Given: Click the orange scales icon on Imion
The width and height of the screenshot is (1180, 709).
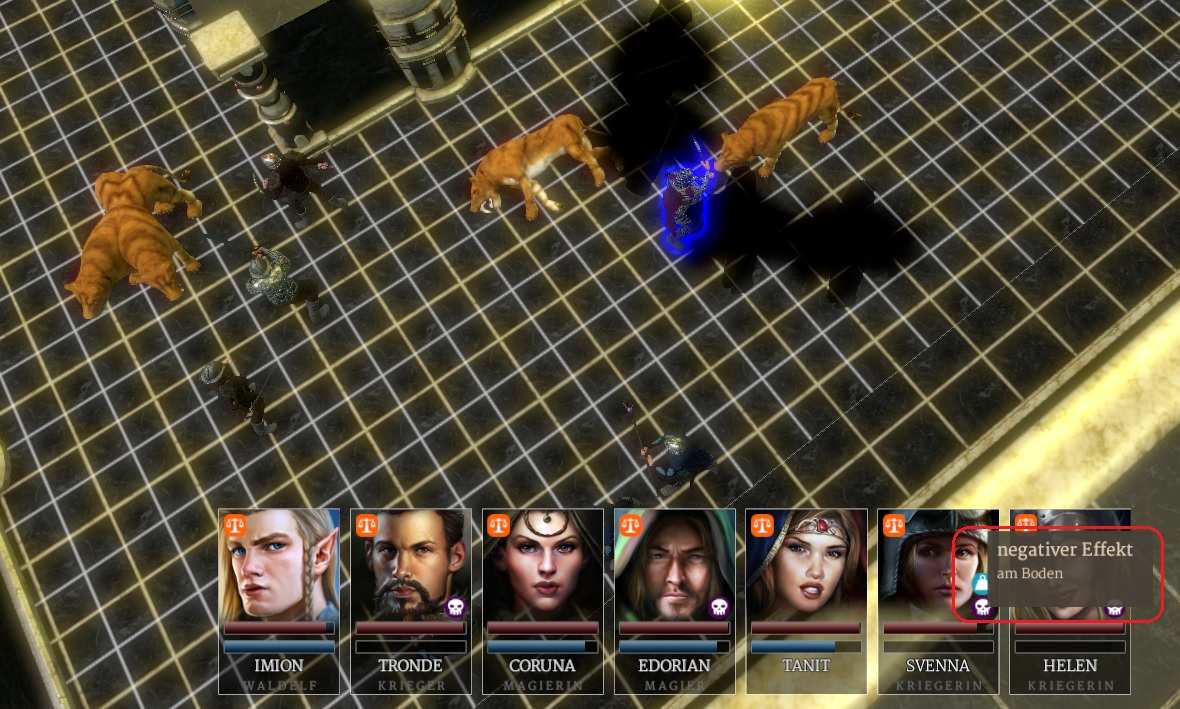Looking at the screenshot, I should (235, 524).
